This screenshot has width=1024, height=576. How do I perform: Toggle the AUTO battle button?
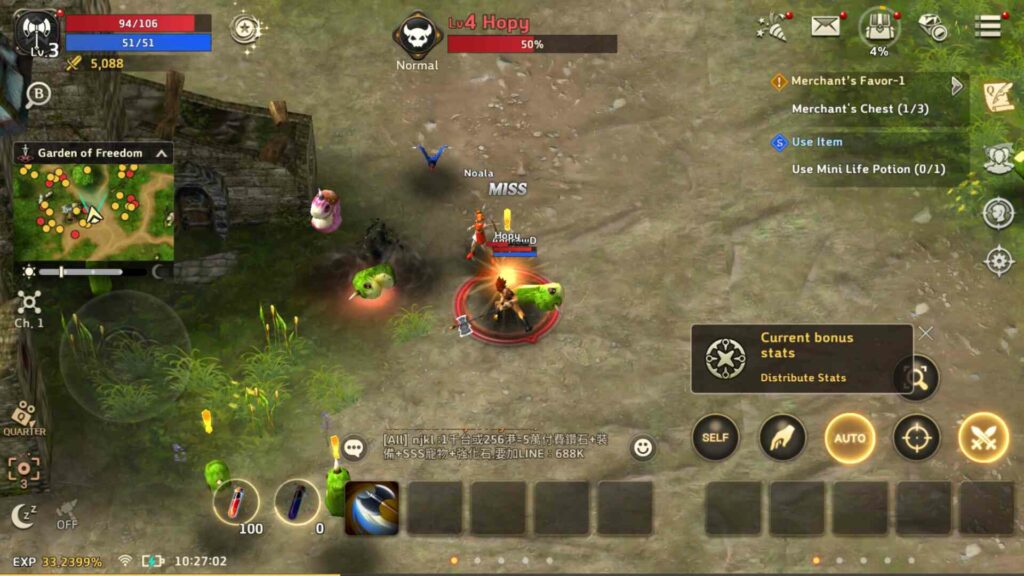click(x=850, y=438)
